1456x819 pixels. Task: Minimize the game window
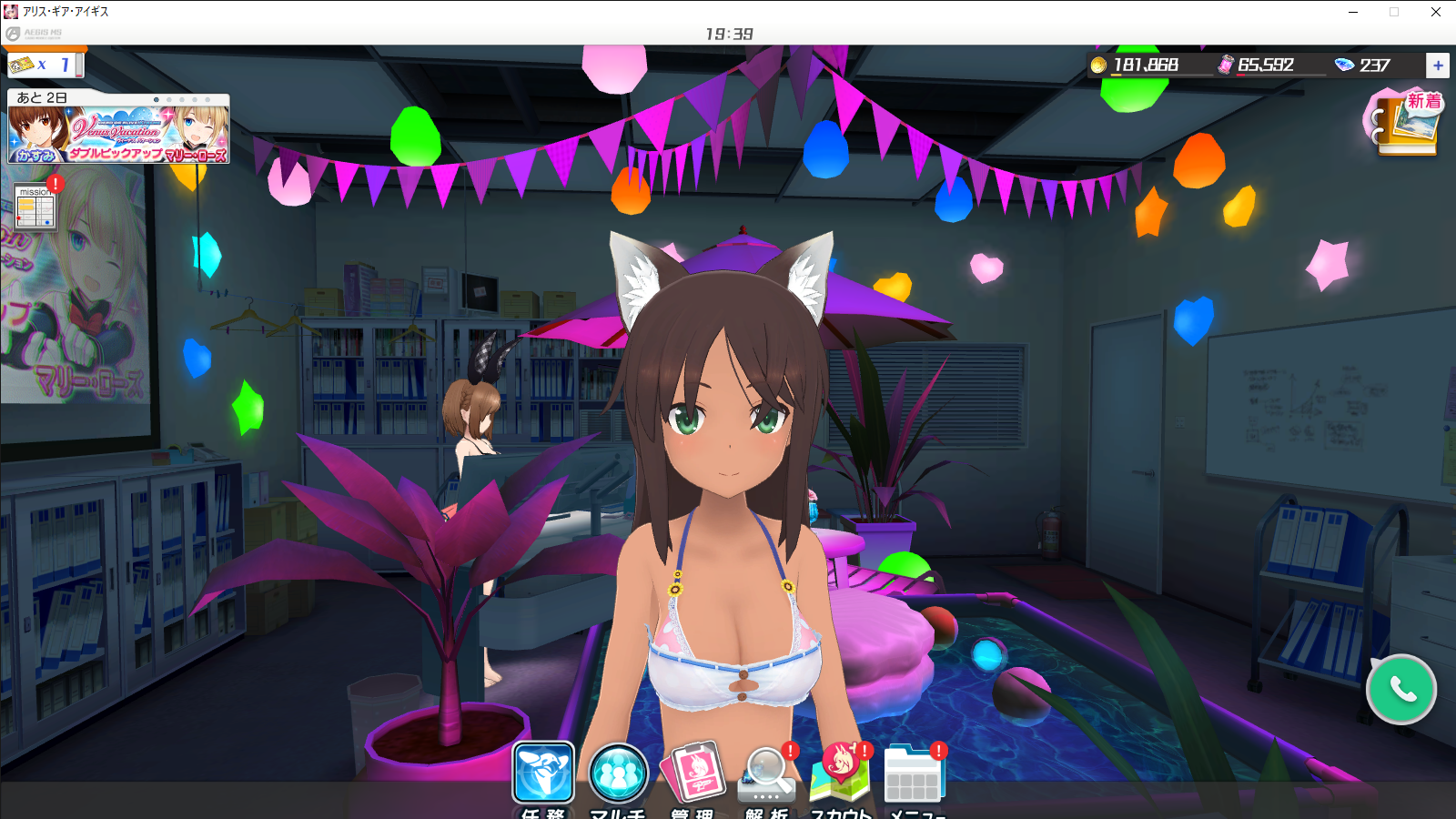coord(1353,12)
